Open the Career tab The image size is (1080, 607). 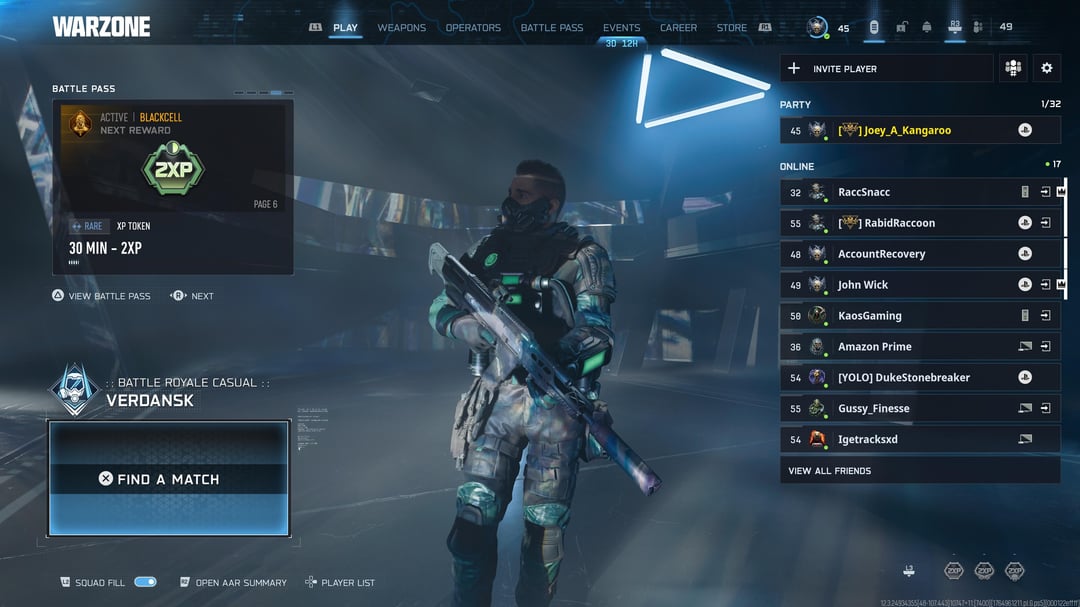(678, 28)
